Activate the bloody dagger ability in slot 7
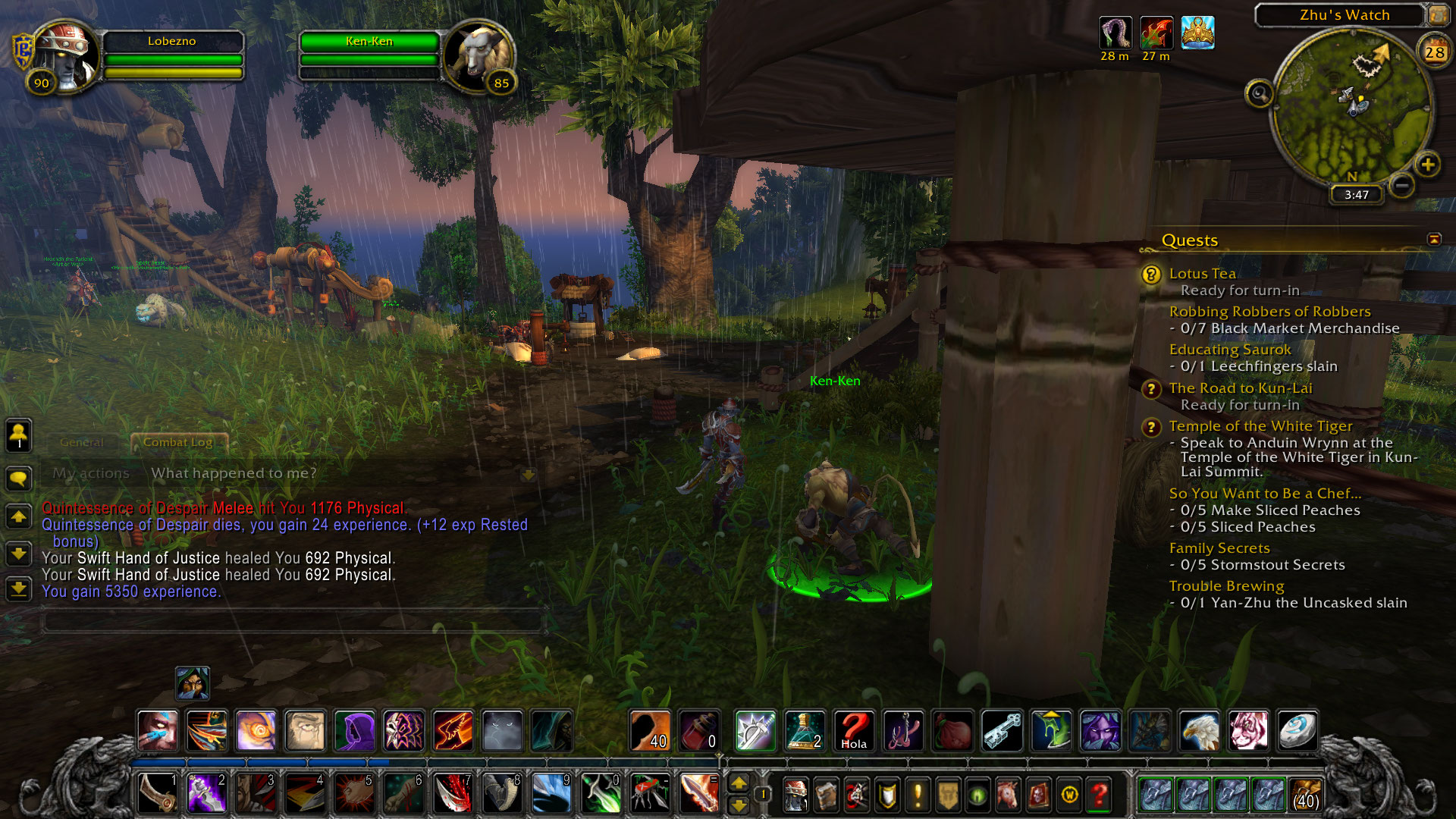Image resolution: width=1456 pixels, height=819 pixels. [x=453, y=793]
